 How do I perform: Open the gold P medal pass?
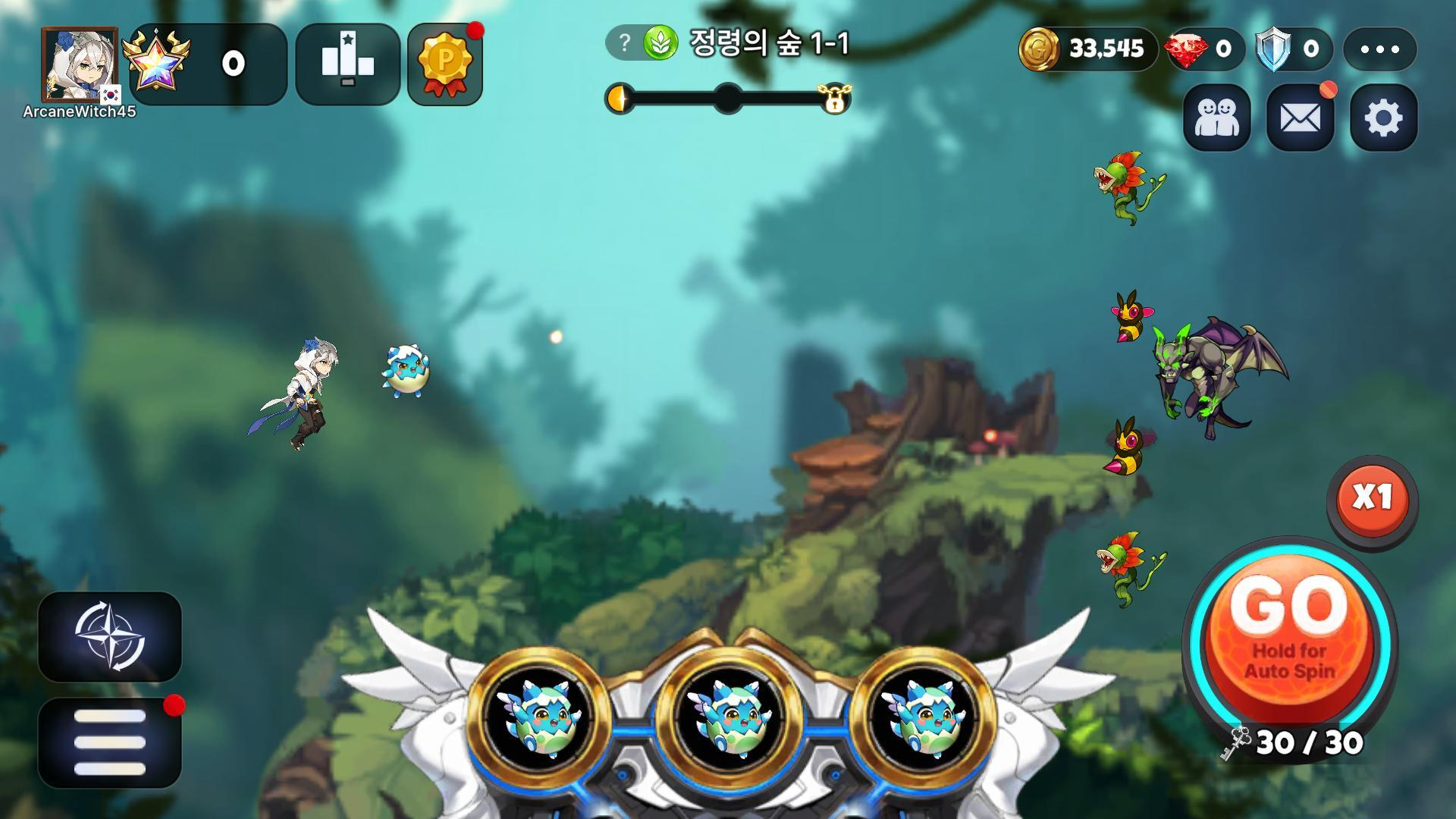coord(444,65)
